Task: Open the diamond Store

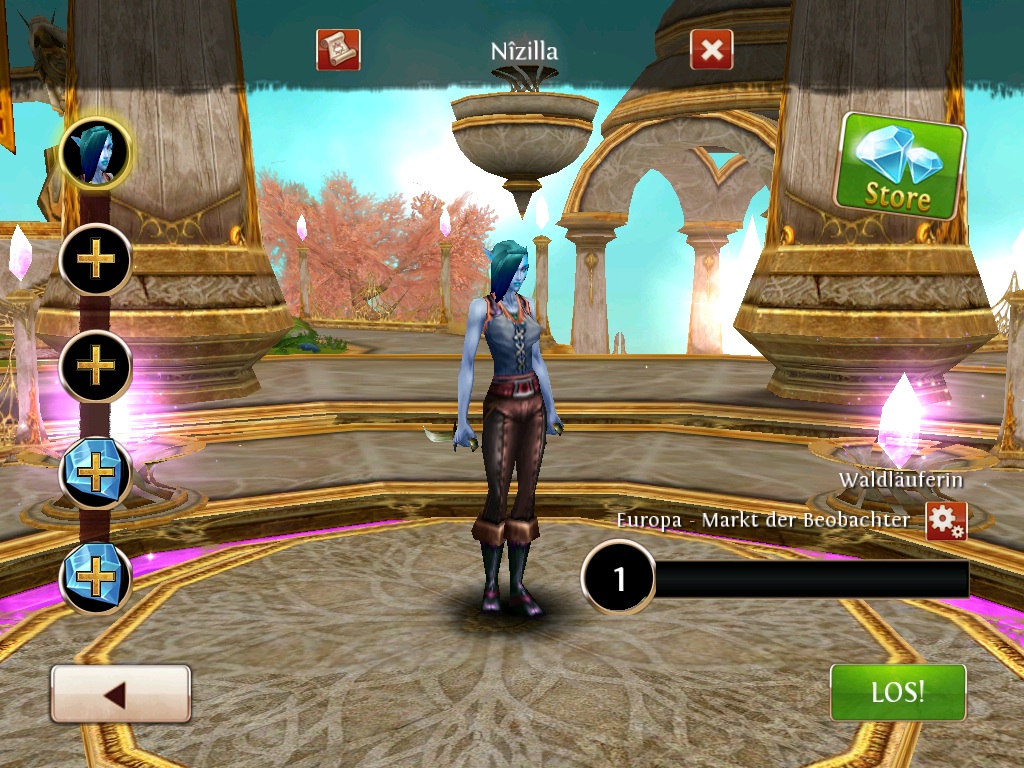Action: pyautogui.click(x=900, y=167)
